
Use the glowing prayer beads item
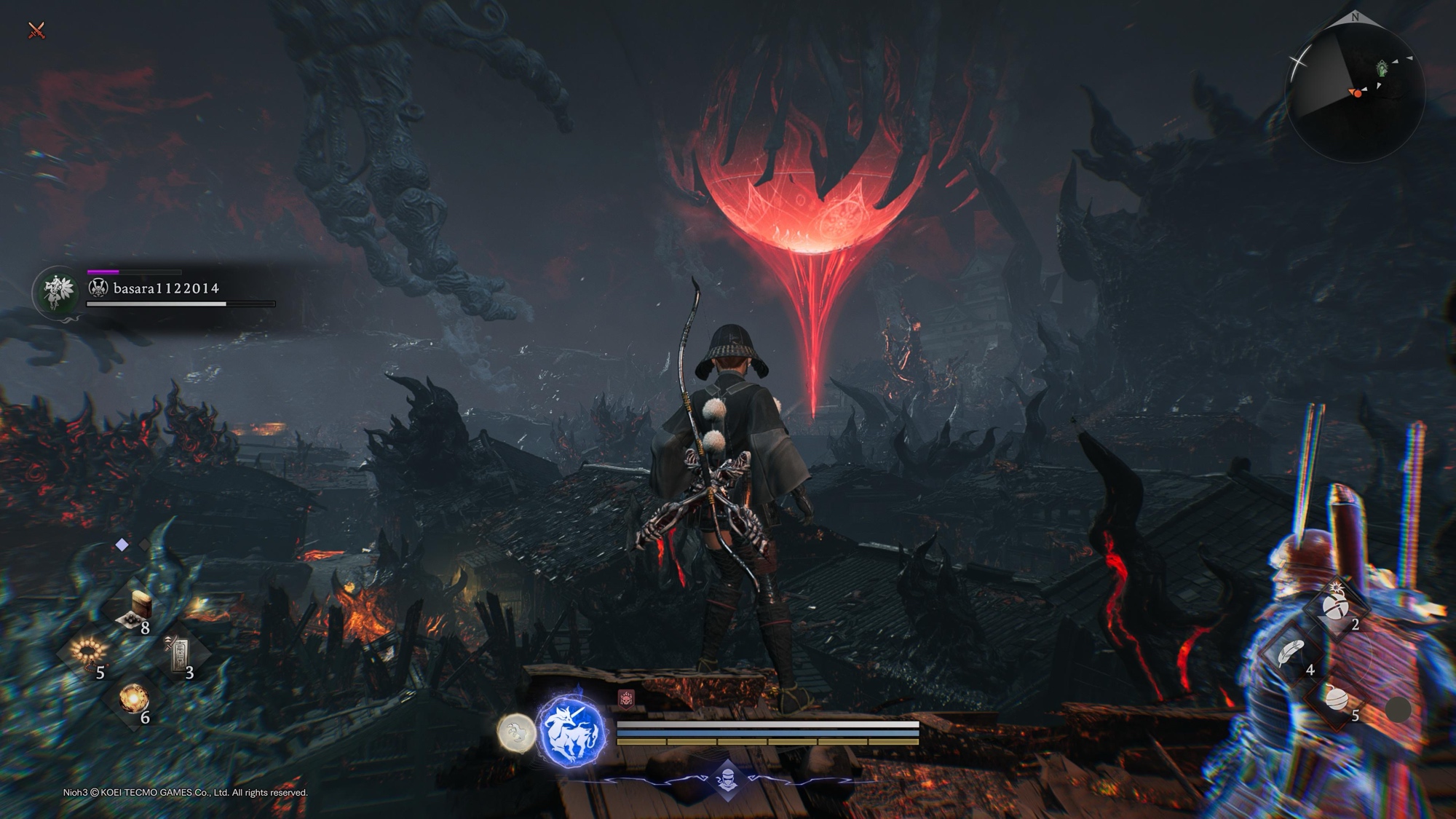(88, 649)
